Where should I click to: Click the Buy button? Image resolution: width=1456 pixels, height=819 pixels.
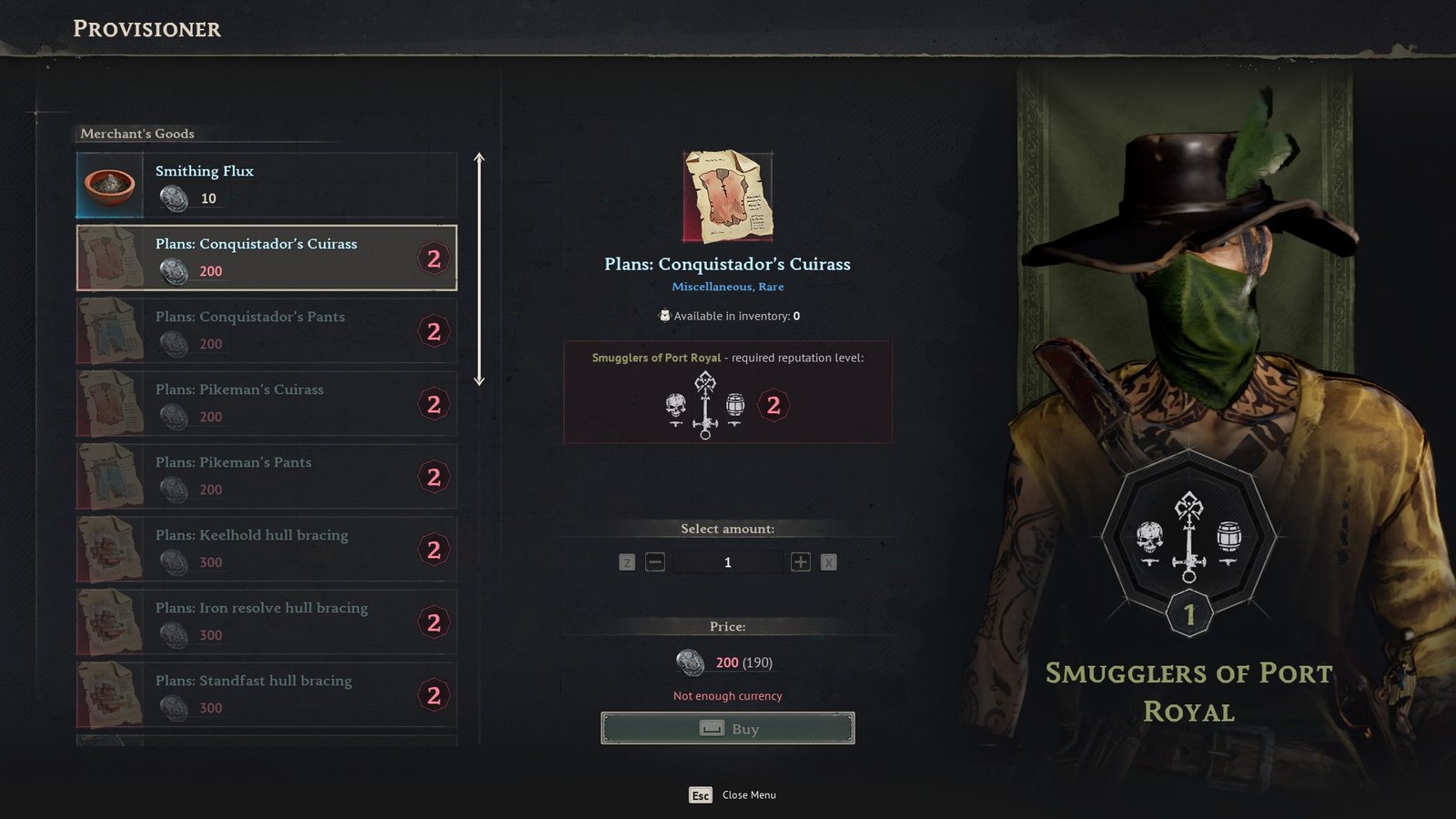click(x=727, y=728)
